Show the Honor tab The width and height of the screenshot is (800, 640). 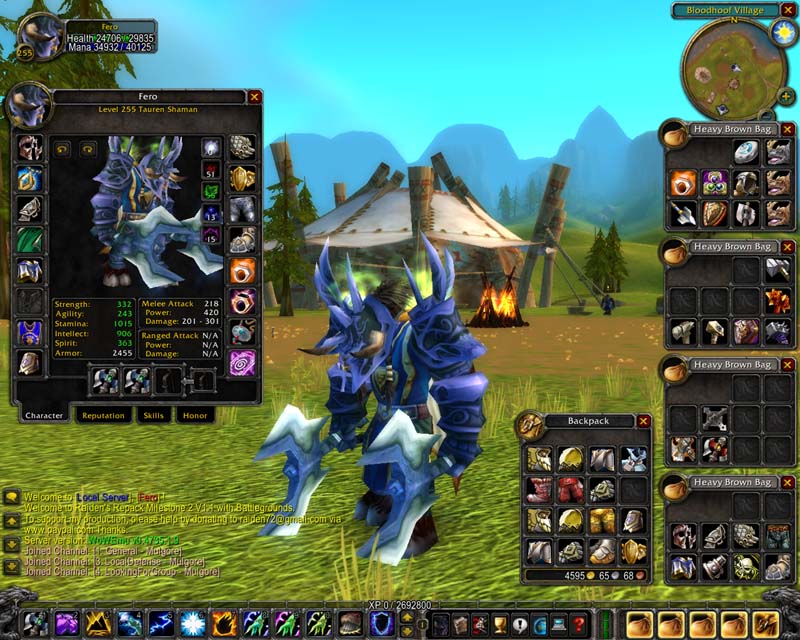coord(194,415)
